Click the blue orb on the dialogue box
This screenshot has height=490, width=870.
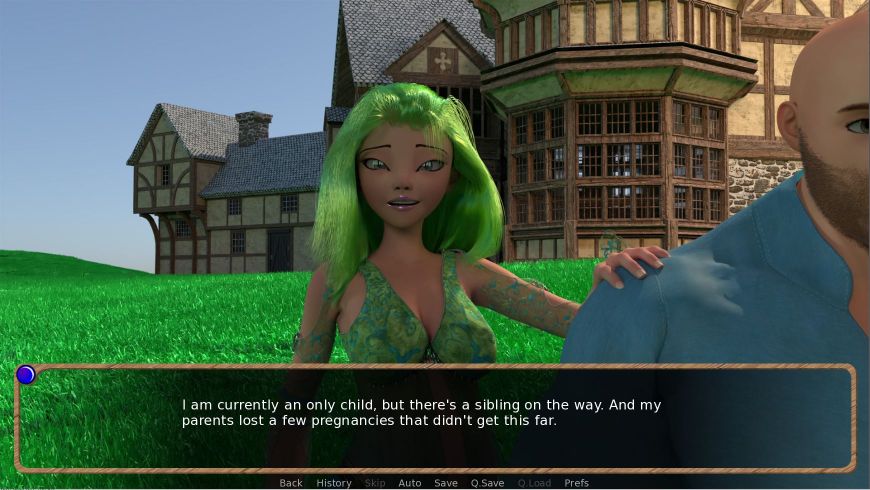pos(26,374)
